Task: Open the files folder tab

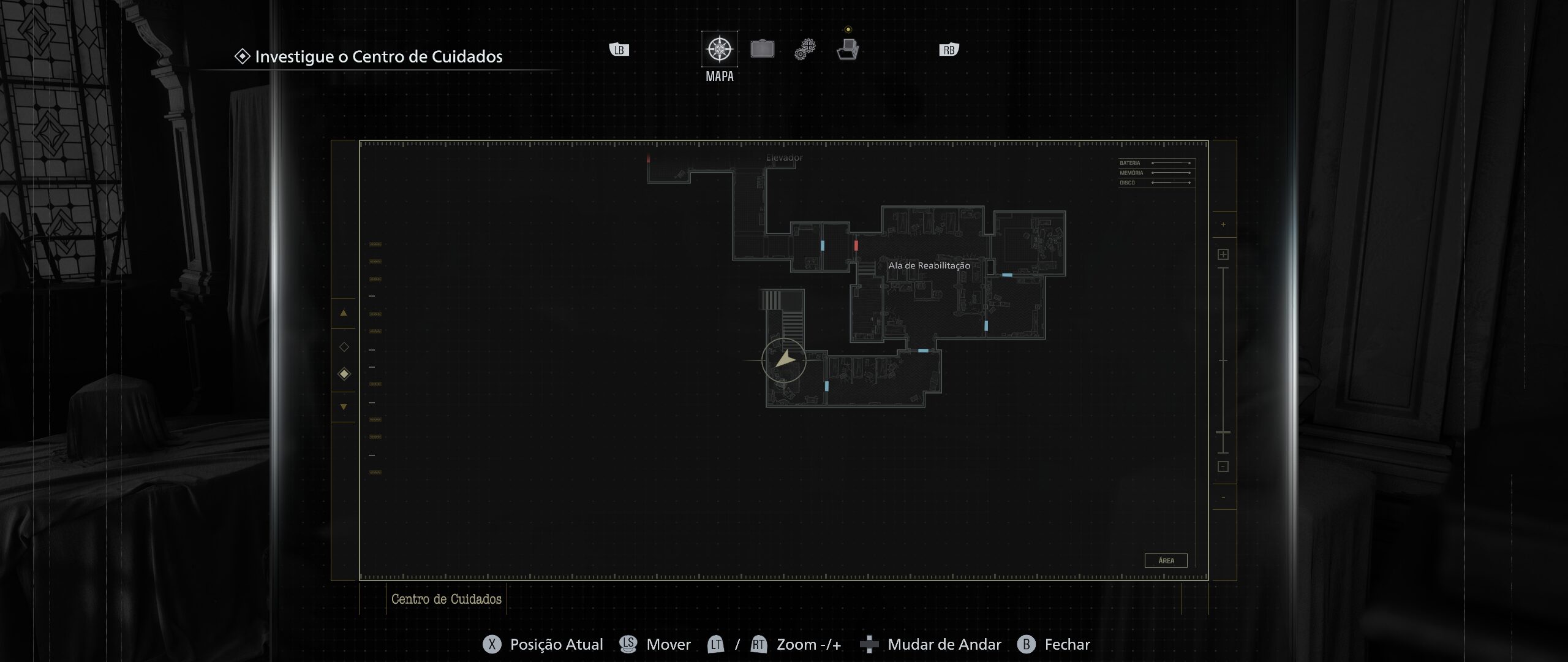Action: tap(848, 49)
